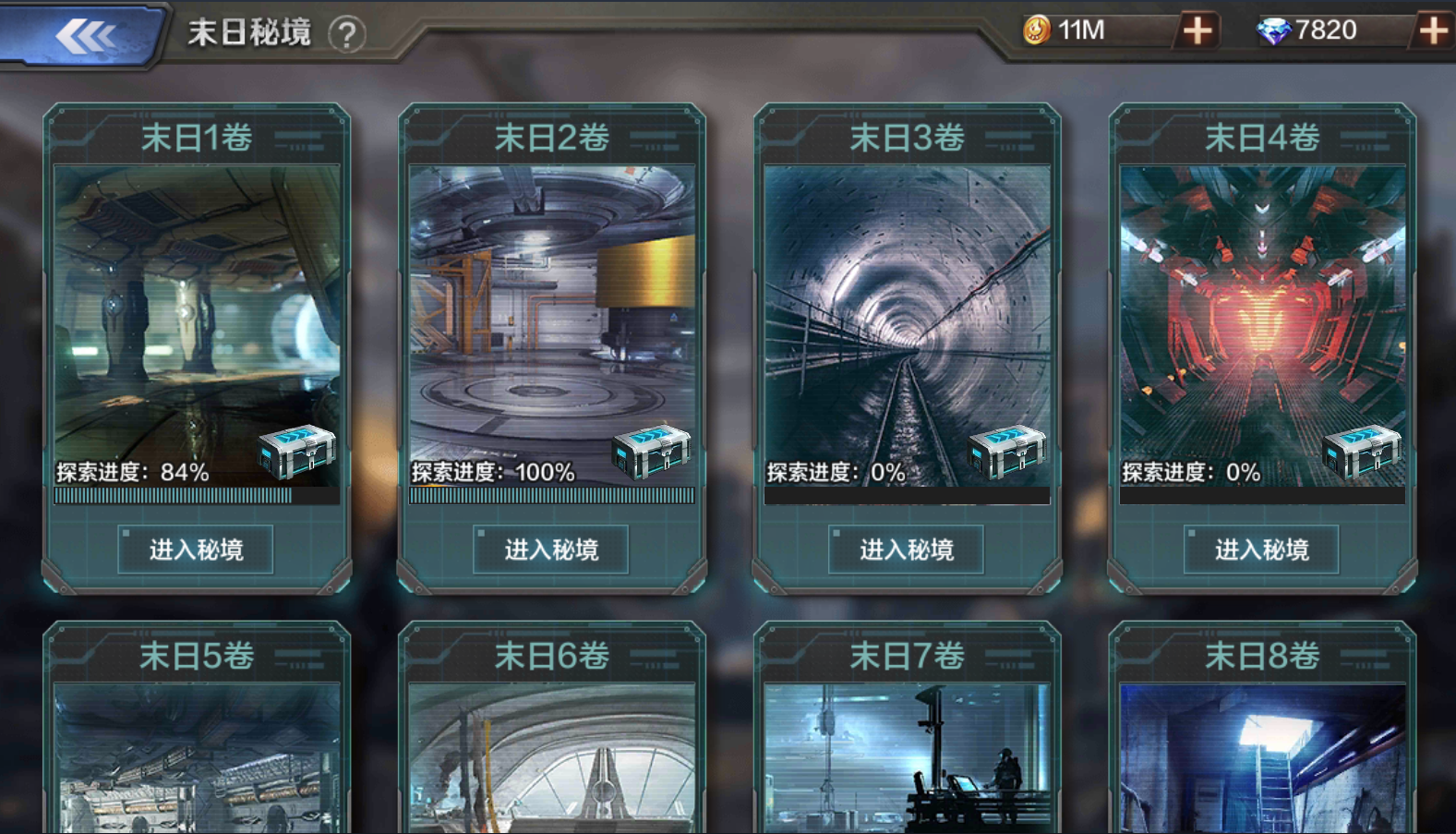Screen dimensions: 1456x834
Task: Enter 末日2卷 via its 进入秘境 button
Action: [550, 549]
